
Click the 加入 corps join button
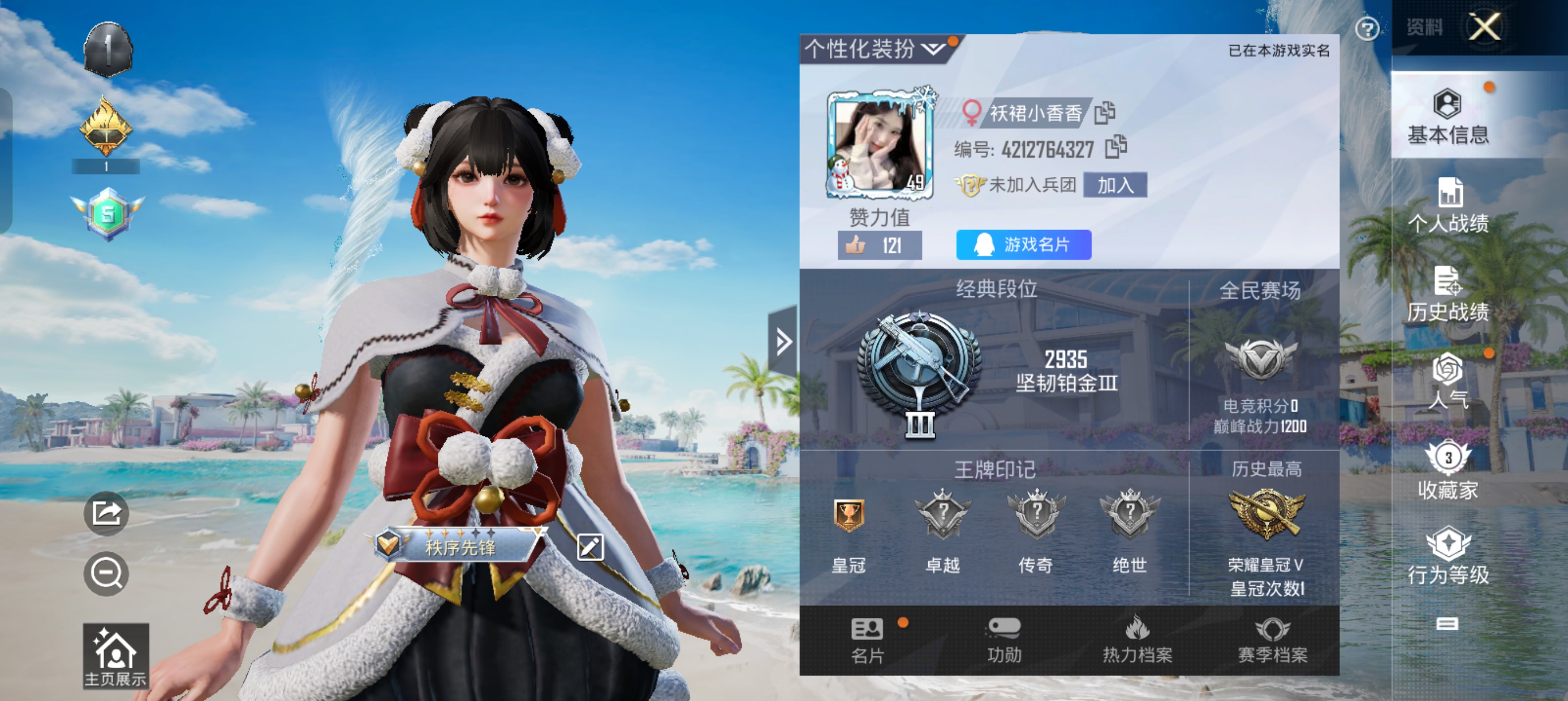pyautogui.click(x=1115, y=185)
